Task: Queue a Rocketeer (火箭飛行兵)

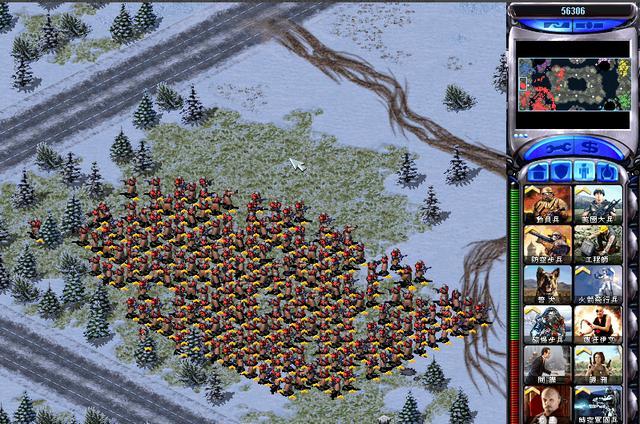Action: [x=595, y=283]
